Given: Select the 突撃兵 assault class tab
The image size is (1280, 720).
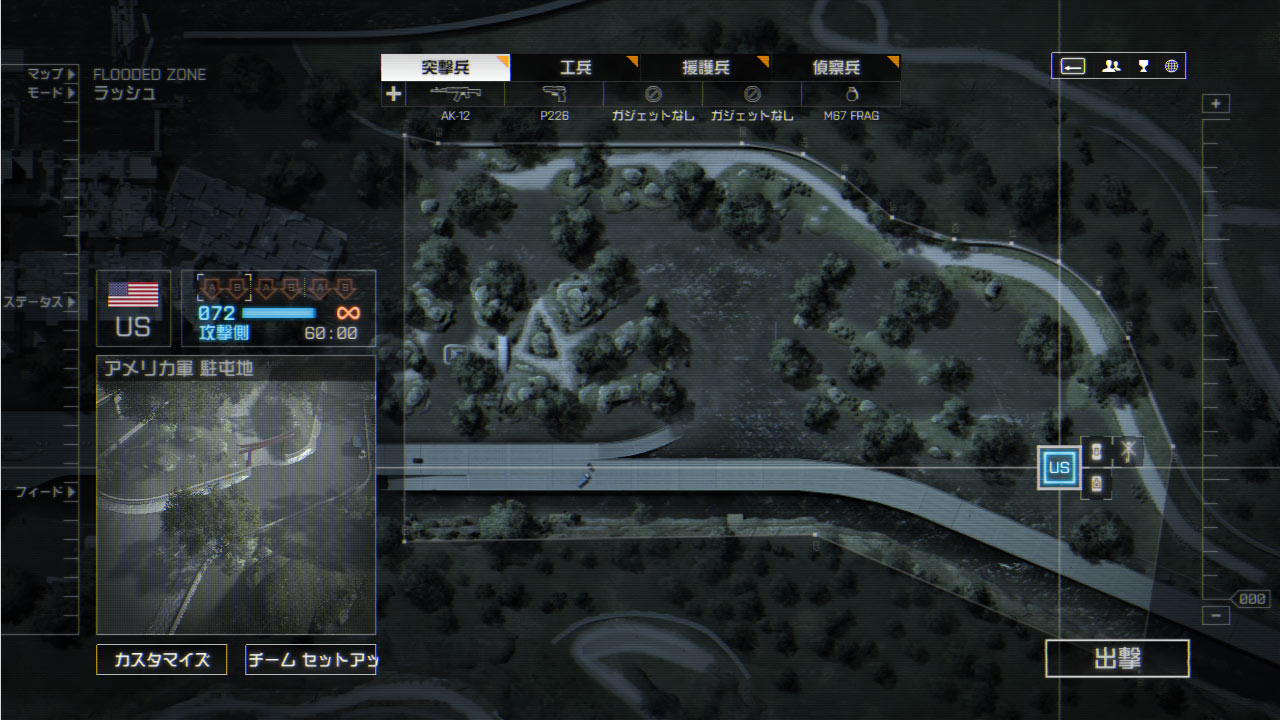Looking at the screenshot, I should [445, 68].
